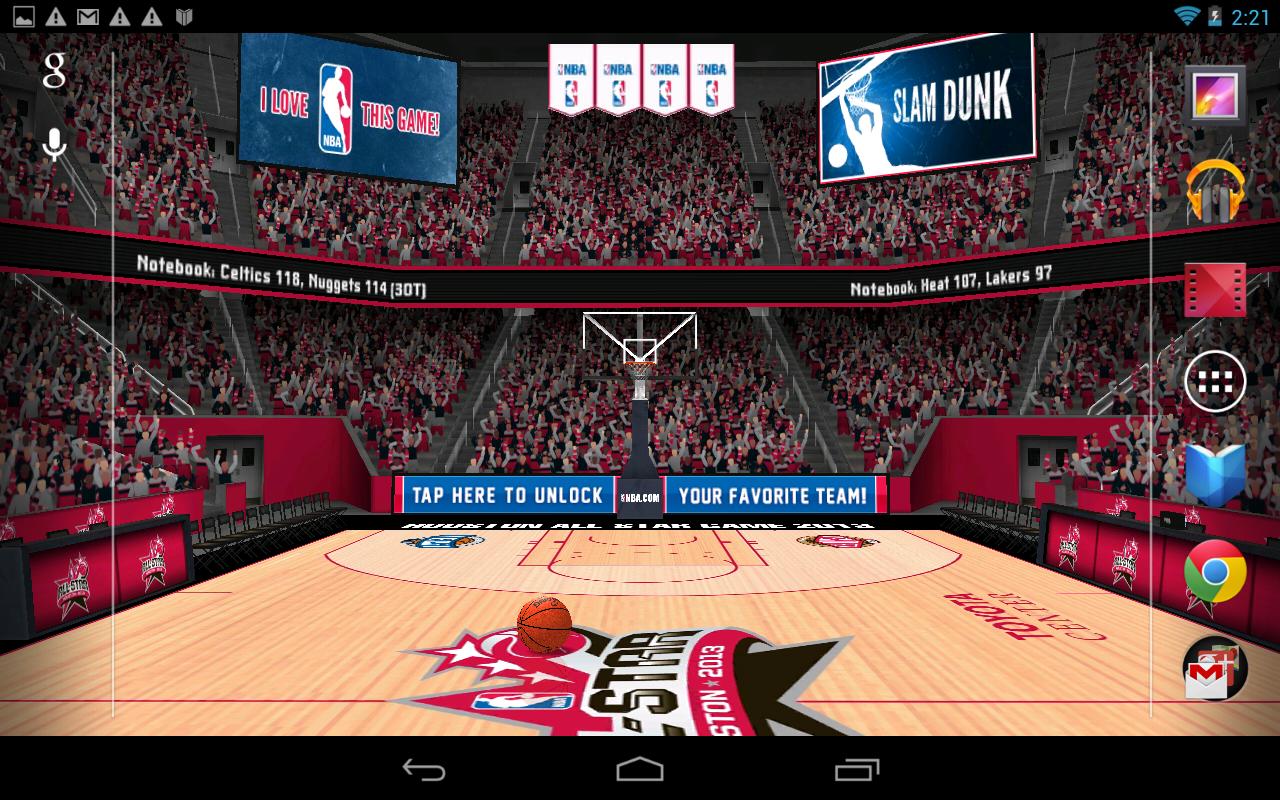Open Play Movies & TV
The height and width of the screenshot is (800, 1280).
pos(1216,288)
